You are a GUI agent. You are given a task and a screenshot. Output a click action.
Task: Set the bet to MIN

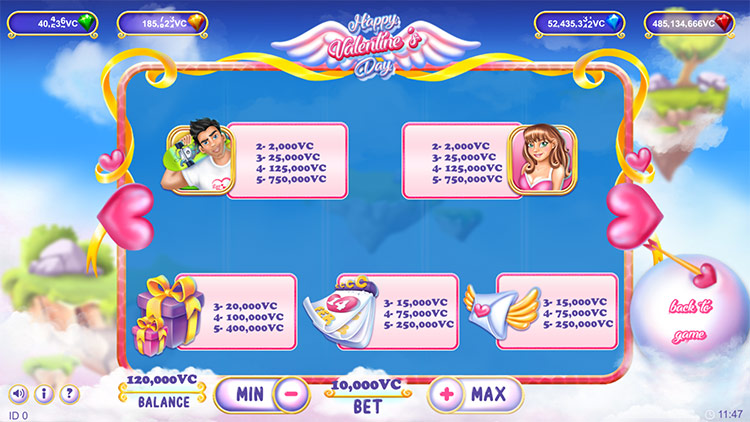249,393
